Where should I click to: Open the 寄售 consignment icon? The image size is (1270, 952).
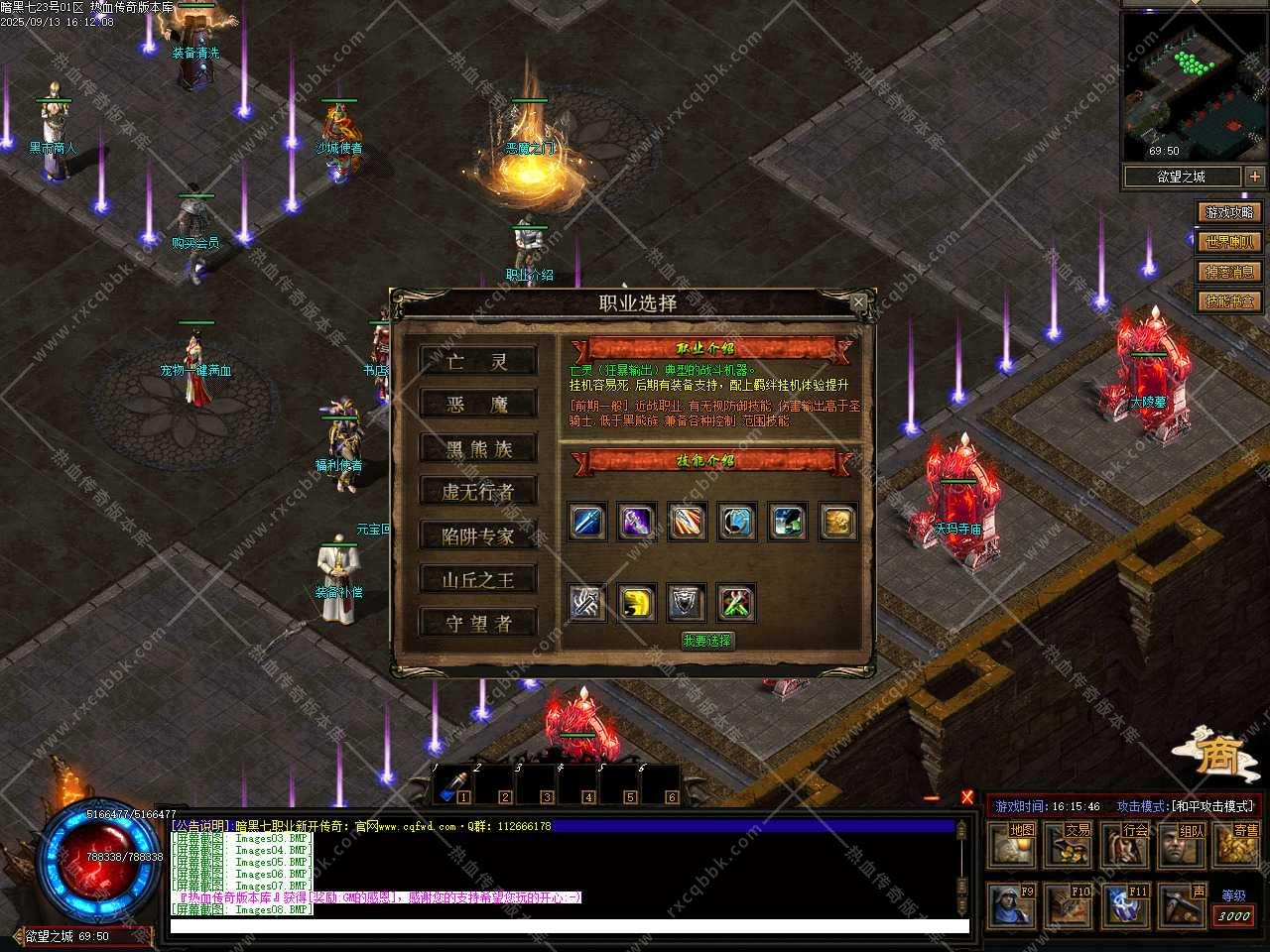(x=1238, y=845)
